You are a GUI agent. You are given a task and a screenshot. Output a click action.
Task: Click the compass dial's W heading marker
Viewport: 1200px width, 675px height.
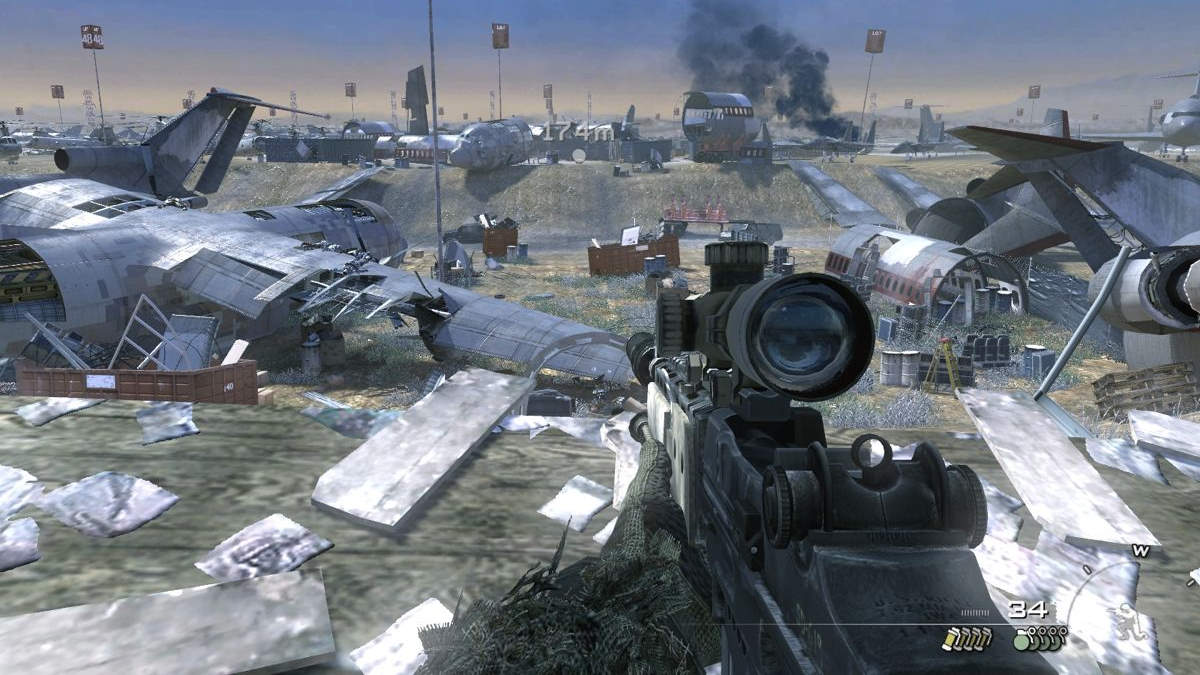pos(1140,550)
